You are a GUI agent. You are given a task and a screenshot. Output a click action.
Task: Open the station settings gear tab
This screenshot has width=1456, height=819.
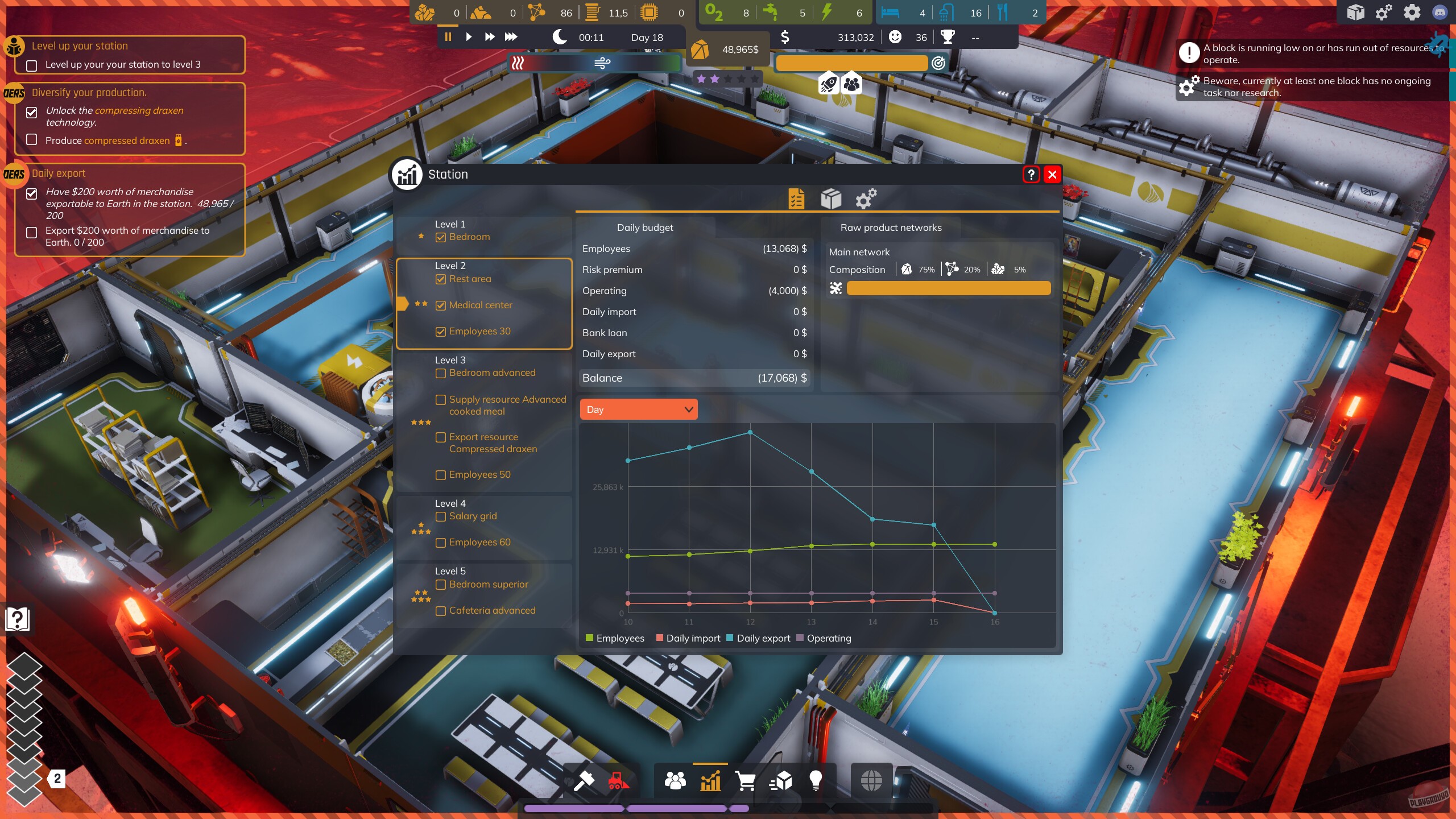point(867,198)
